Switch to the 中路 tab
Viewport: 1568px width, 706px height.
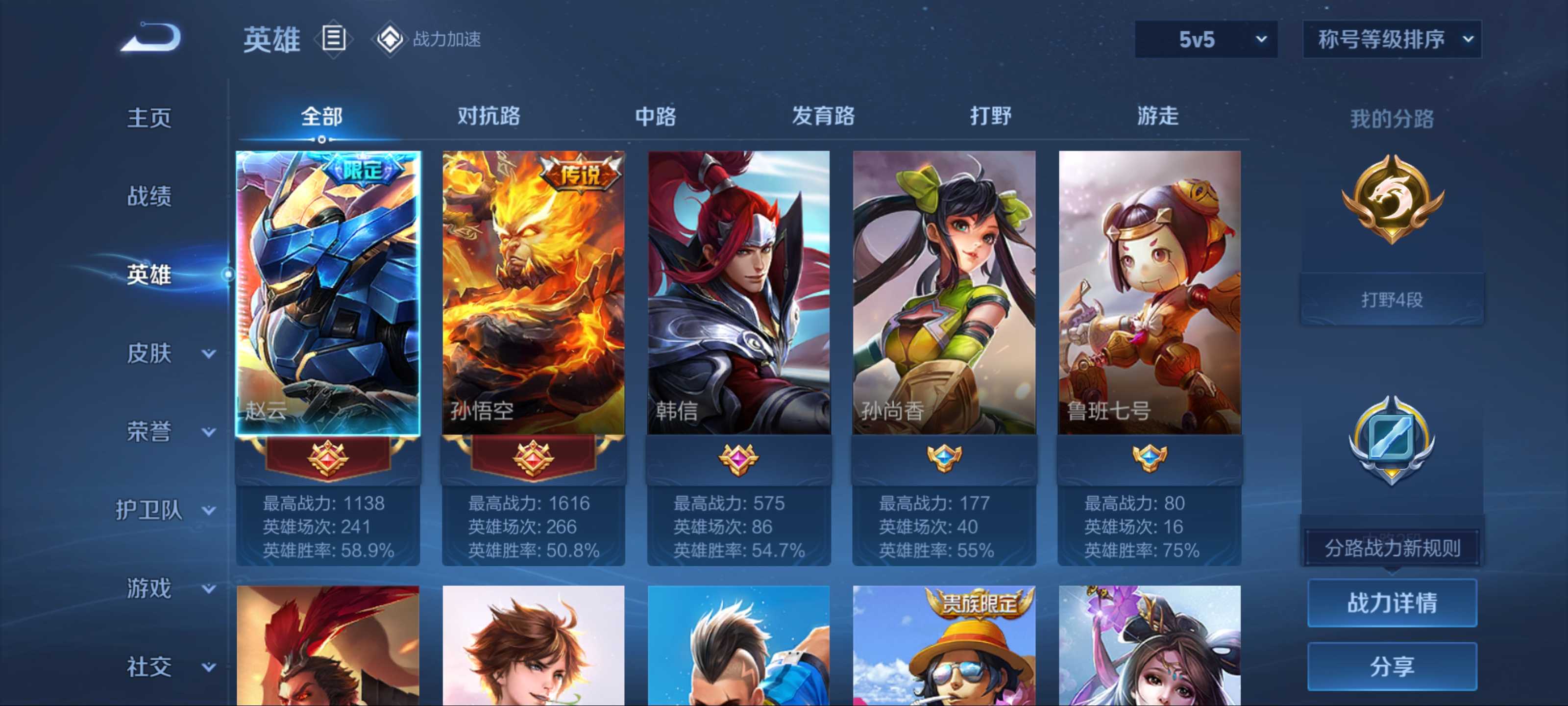point(656,116)
